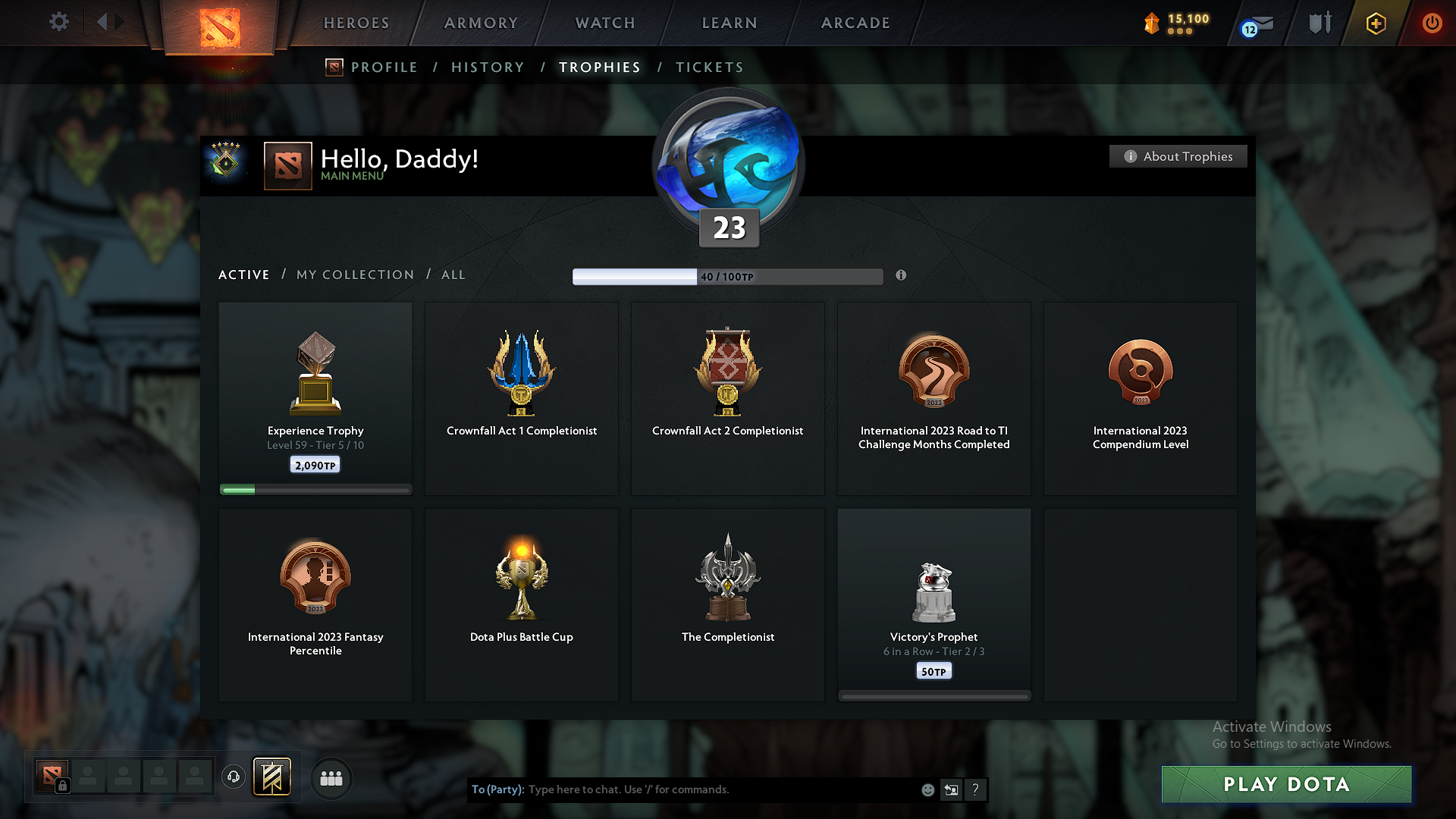Click the power button to exit Dota
Viewport: 1456px width, 819px height.
click(x=1432, y=24)
